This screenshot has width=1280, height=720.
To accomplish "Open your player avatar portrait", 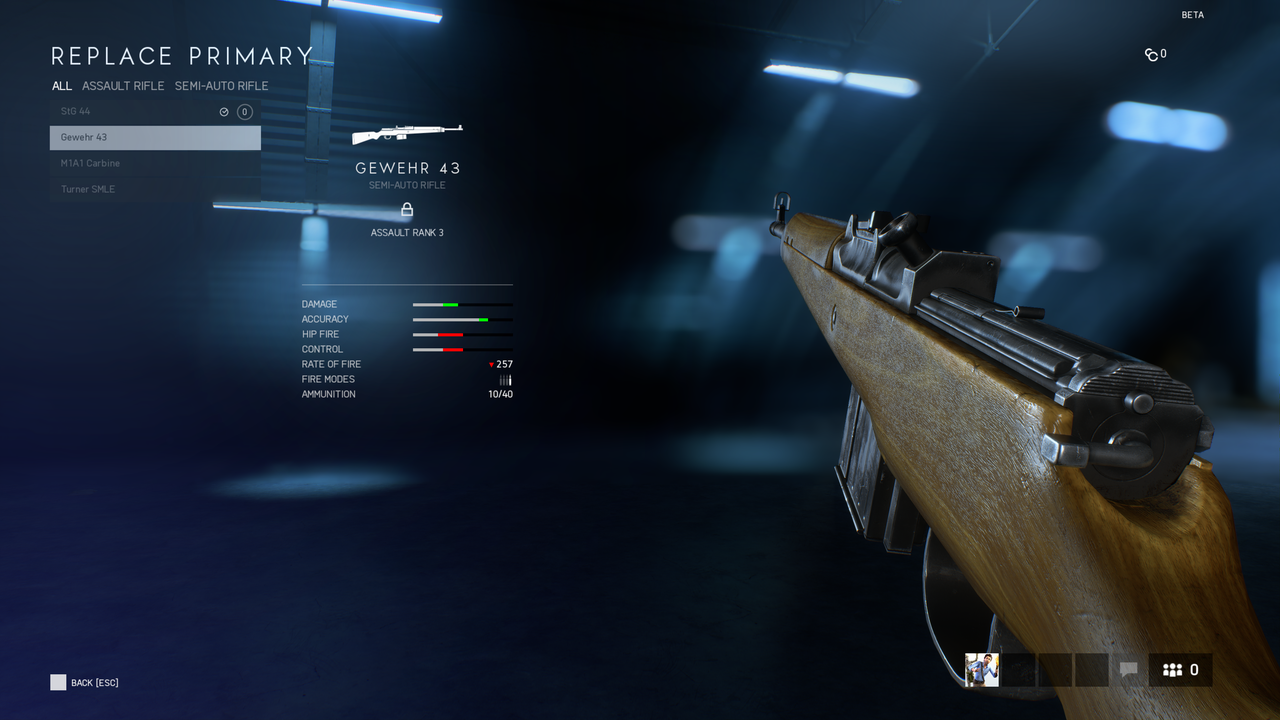I will pyautogui.click(x=981, y=670).
